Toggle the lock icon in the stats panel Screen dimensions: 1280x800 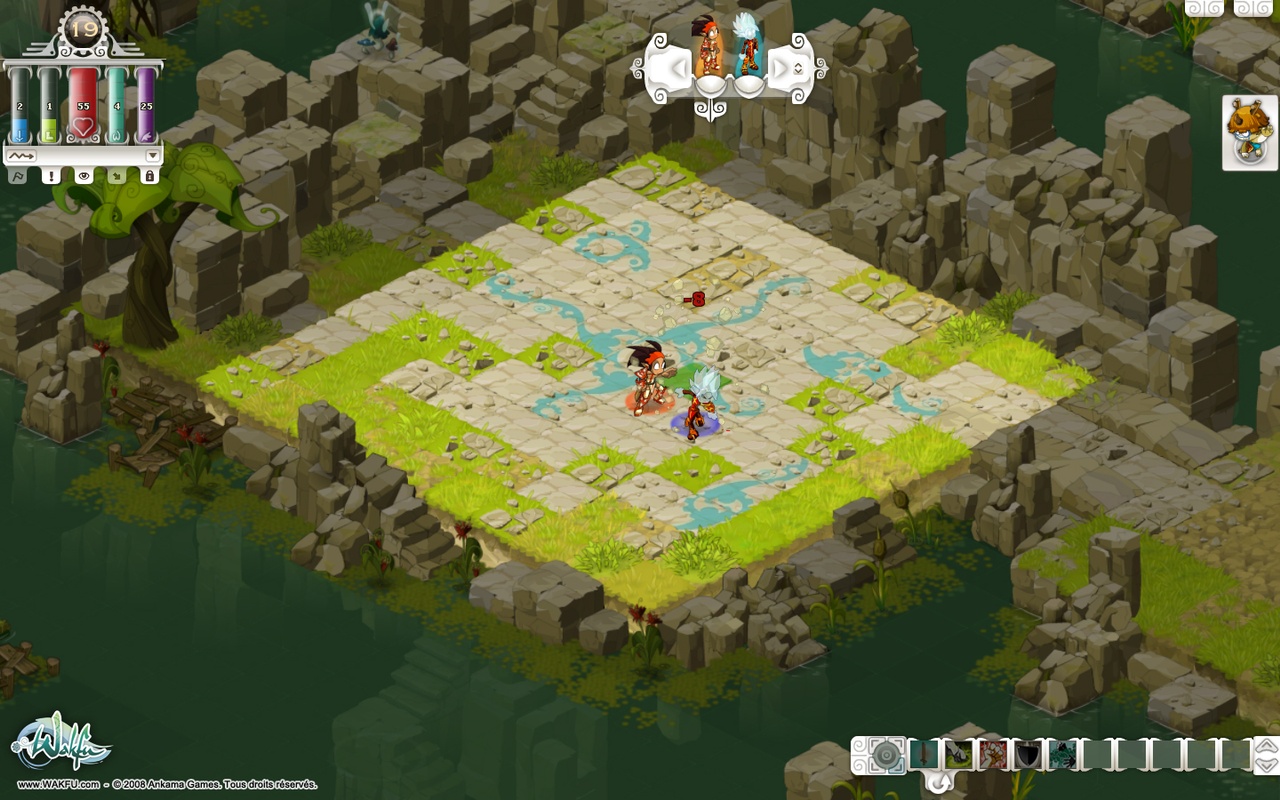[148, 176]
